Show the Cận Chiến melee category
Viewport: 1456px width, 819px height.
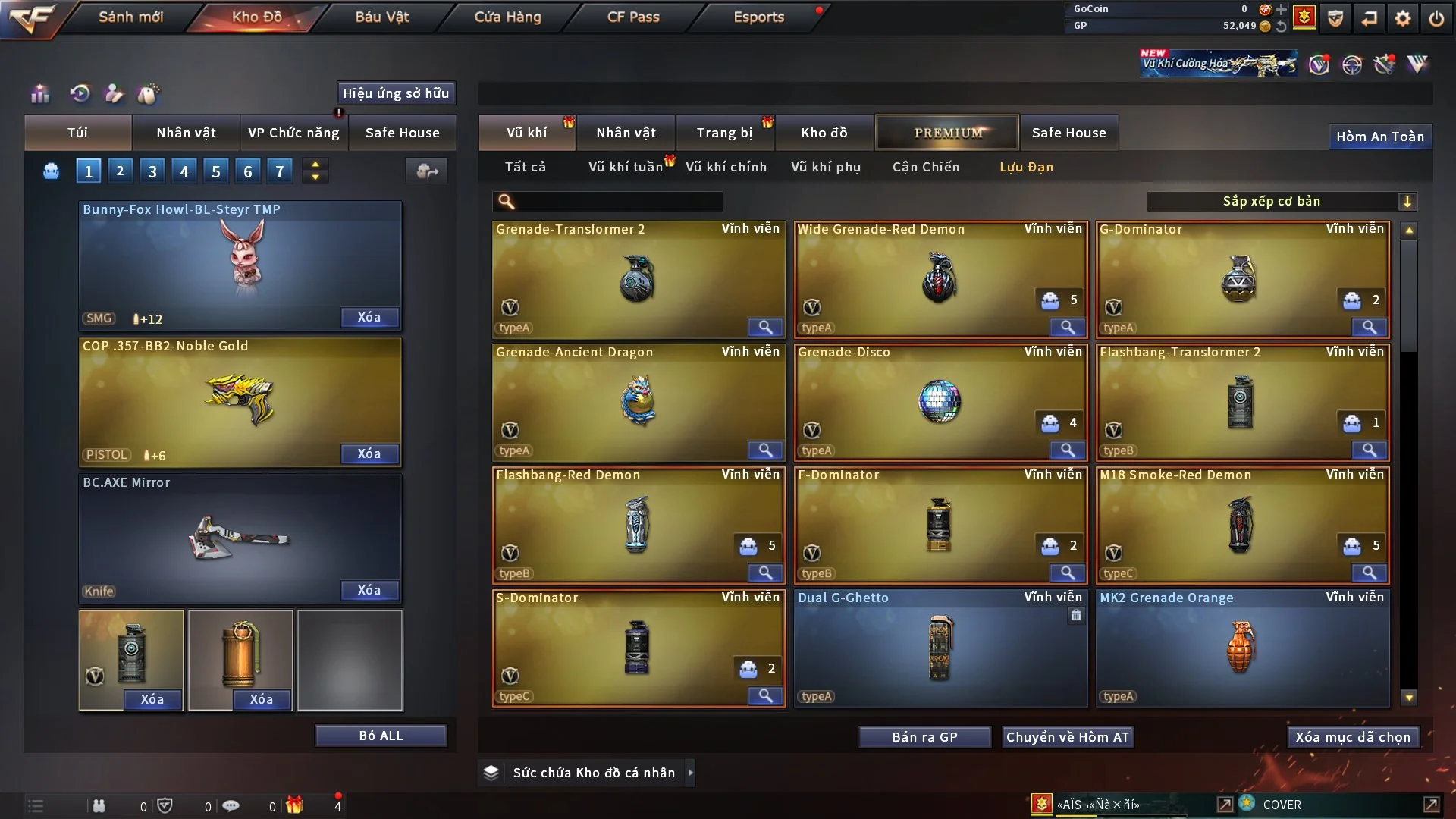click(925, 167)
